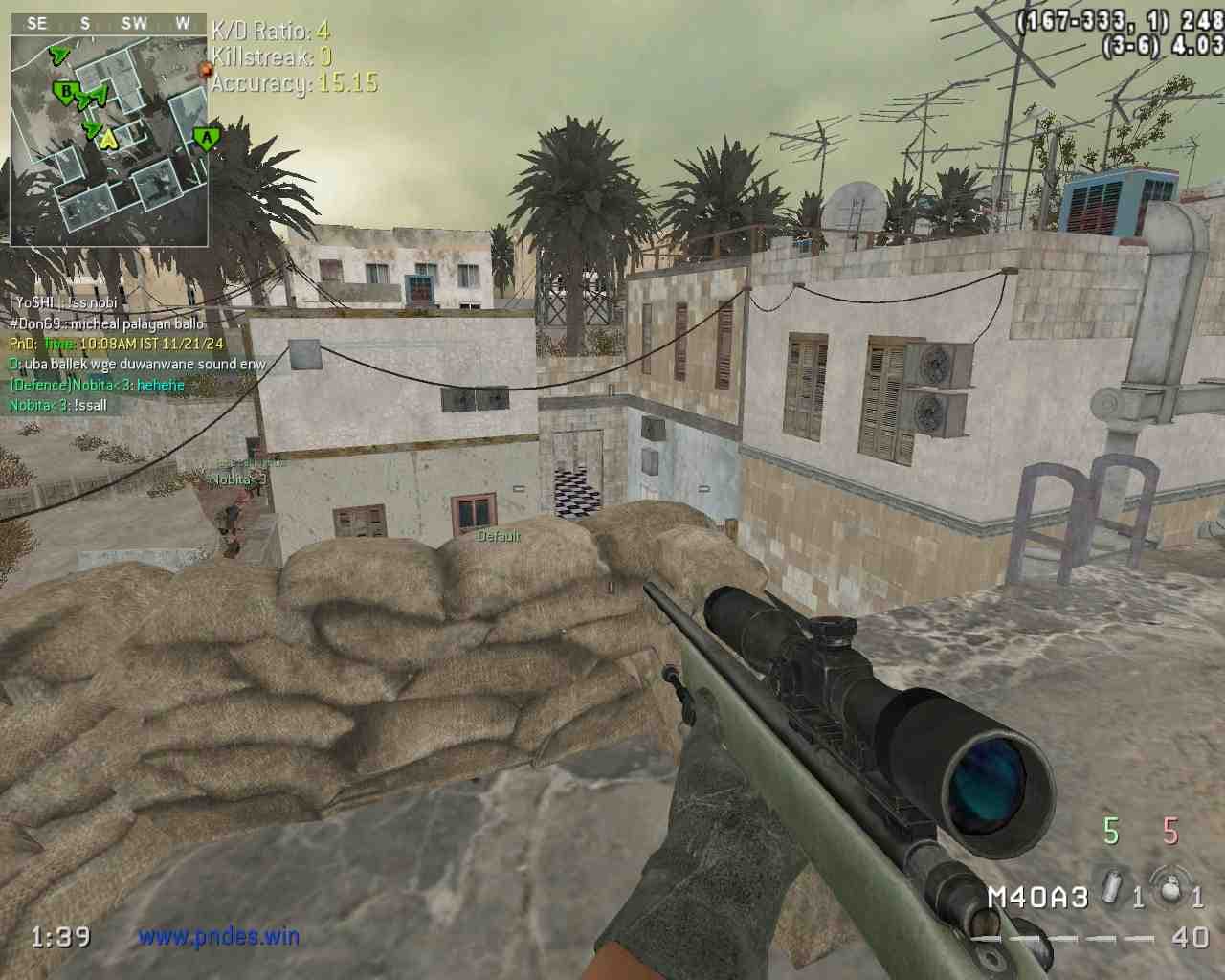
Task: Open the www.pndes.win server link
Action: (218, 936)
